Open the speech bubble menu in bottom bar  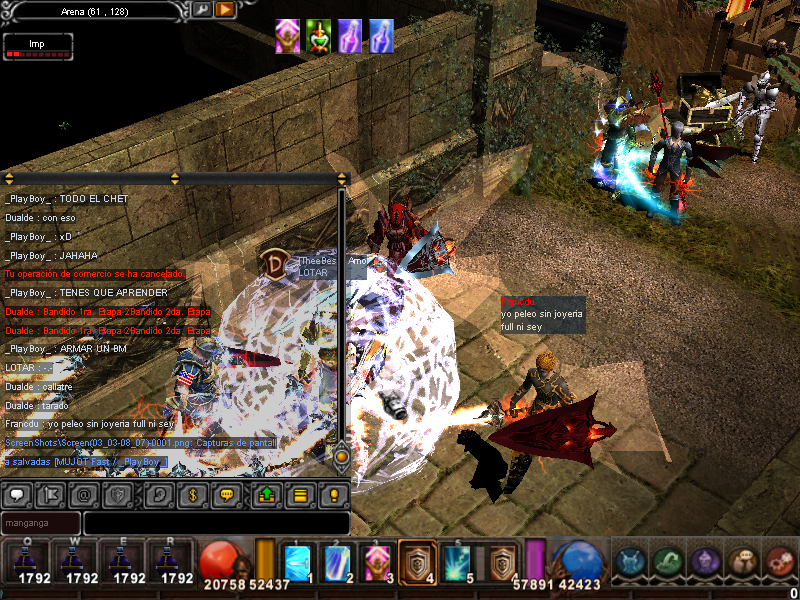(742, 562)
